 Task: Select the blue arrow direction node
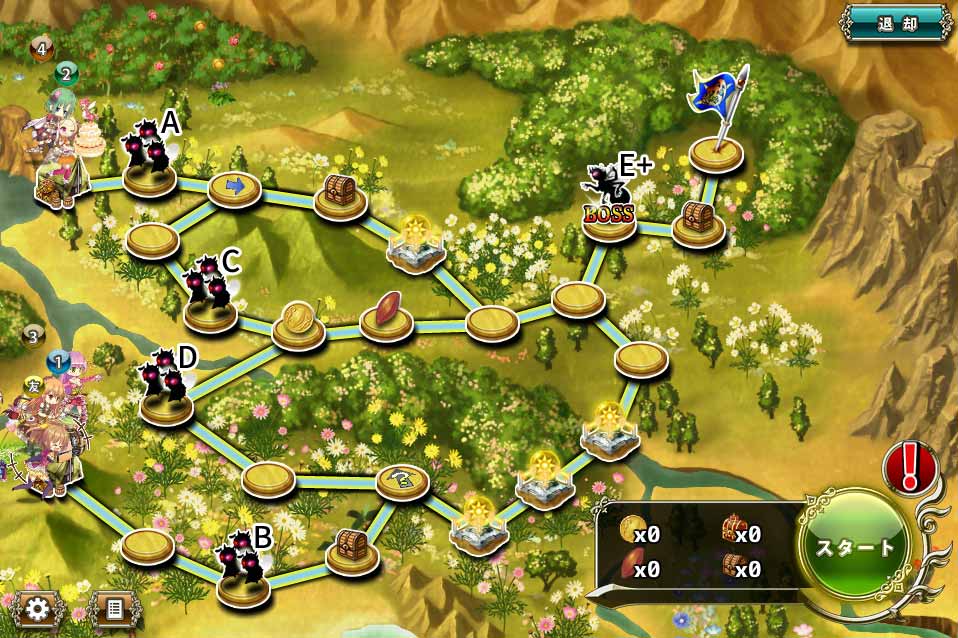pyautogui.click(x=234, y=186)
